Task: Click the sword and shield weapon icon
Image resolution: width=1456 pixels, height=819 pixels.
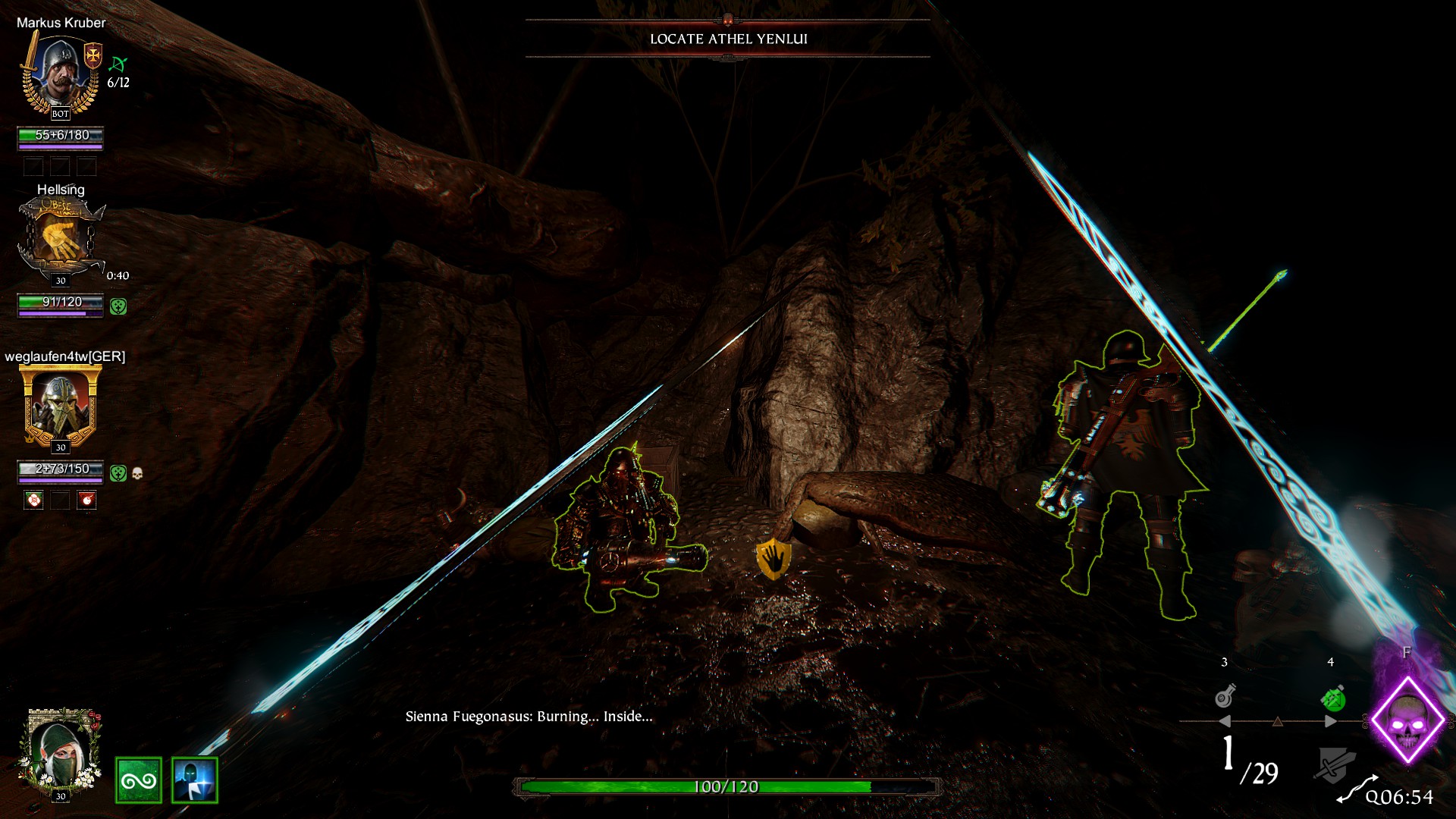Action: (1334, 764)
